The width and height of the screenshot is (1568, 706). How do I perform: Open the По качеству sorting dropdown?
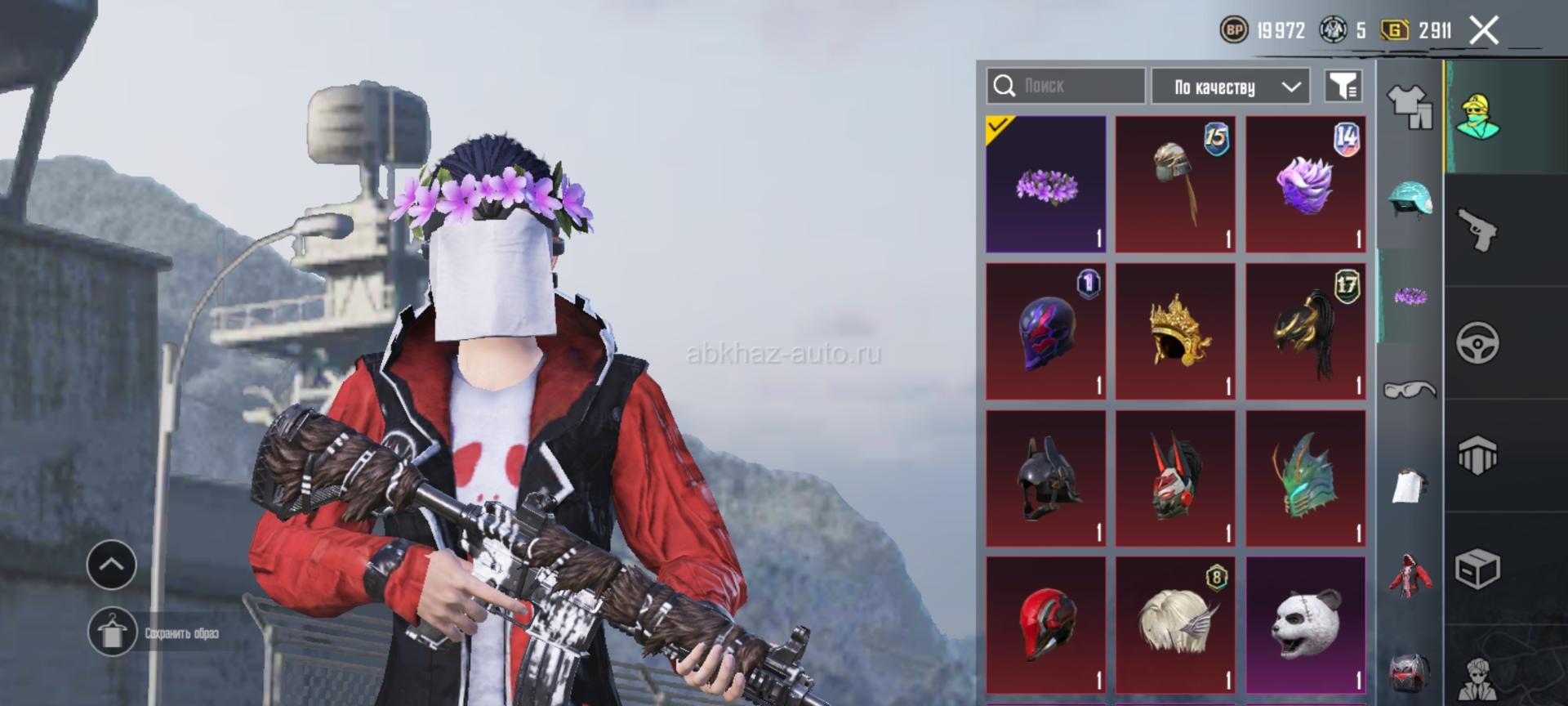[x=1230, y=87]
